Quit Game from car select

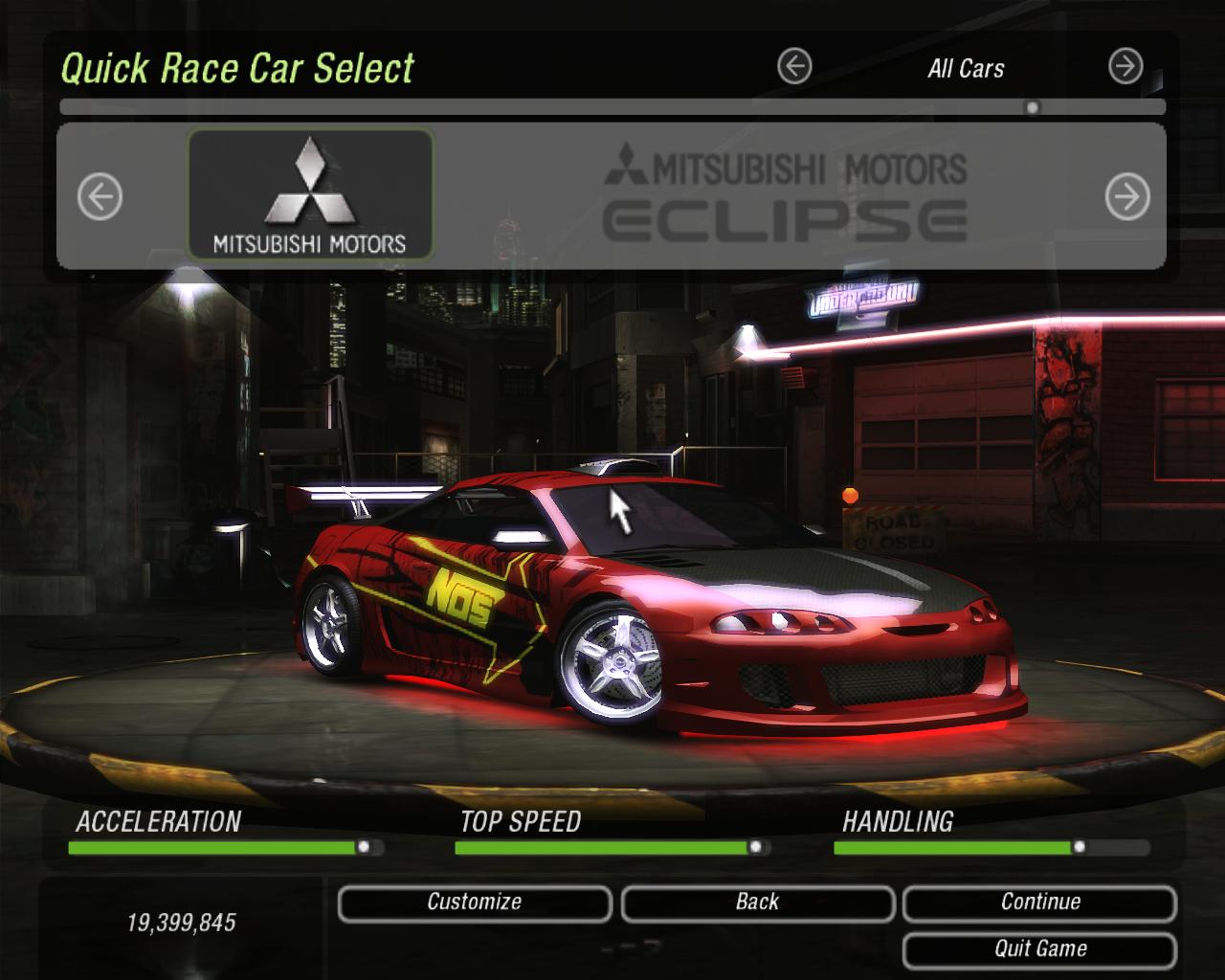coord(1039,949)
